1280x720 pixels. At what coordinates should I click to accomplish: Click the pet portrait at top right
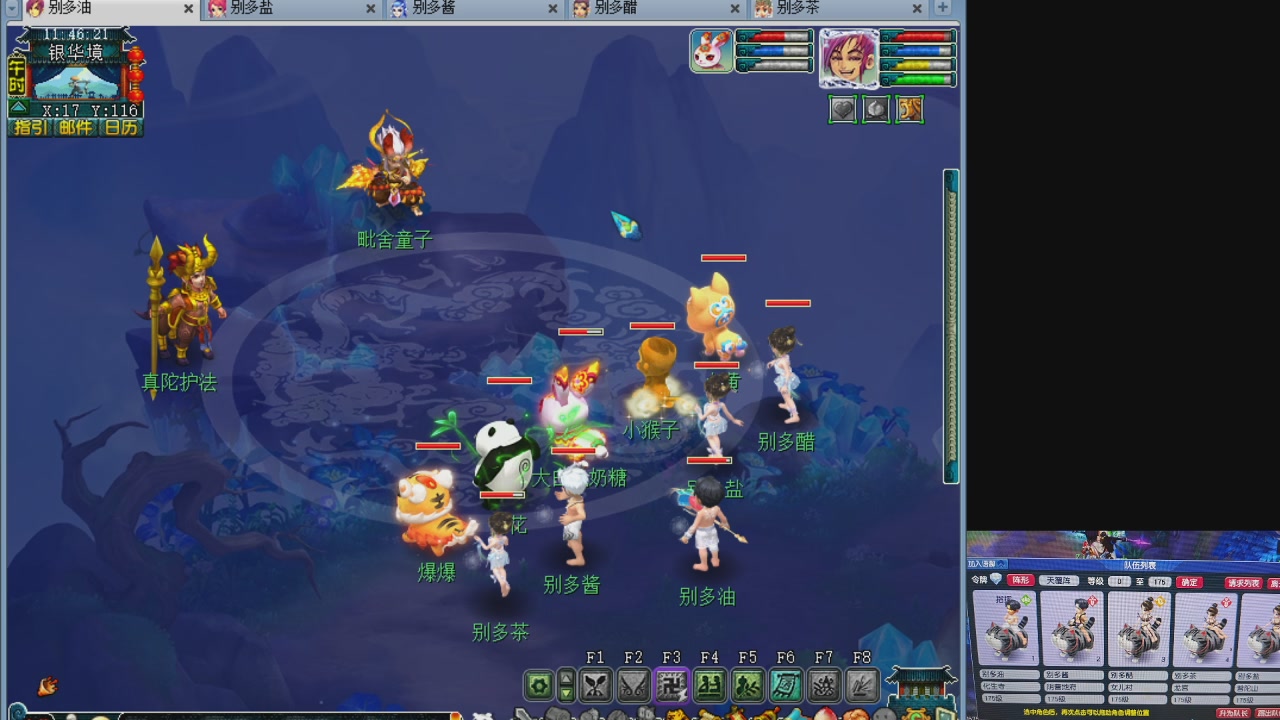(710, 51)
